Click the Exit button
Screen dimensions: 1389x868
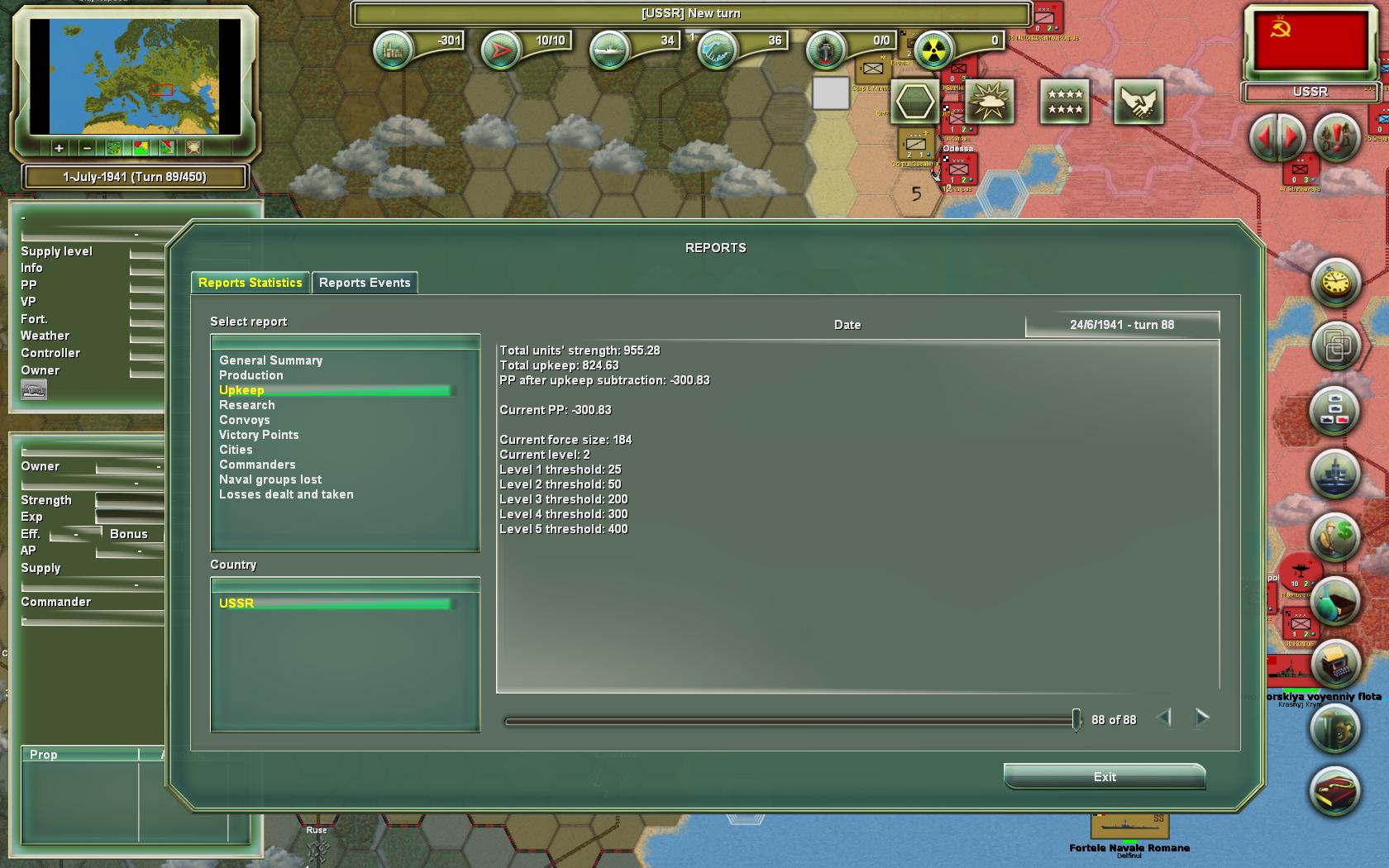(x=1104, y=777)
